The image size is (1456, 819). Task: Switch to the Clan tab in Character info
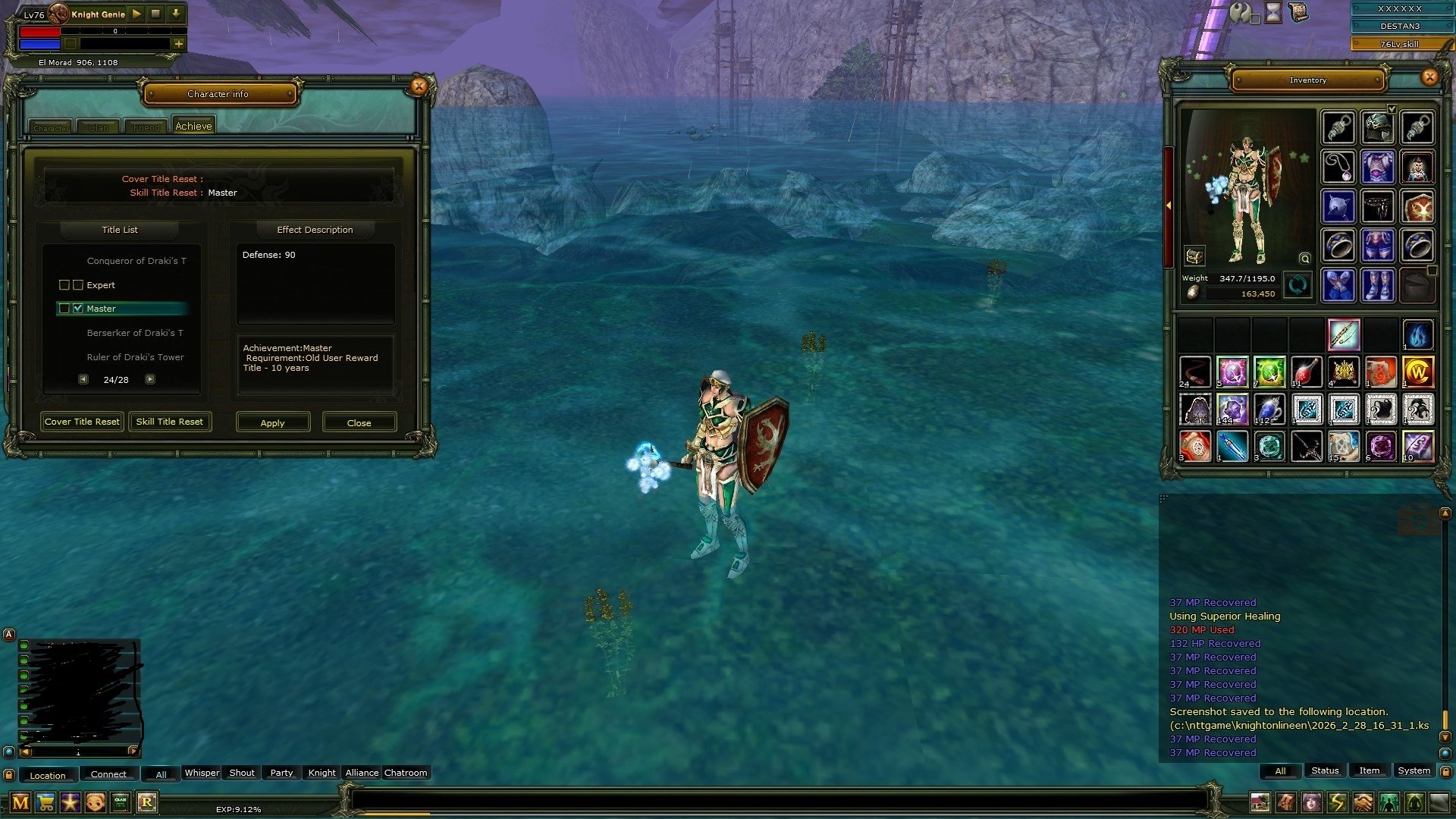coord(97,127)
